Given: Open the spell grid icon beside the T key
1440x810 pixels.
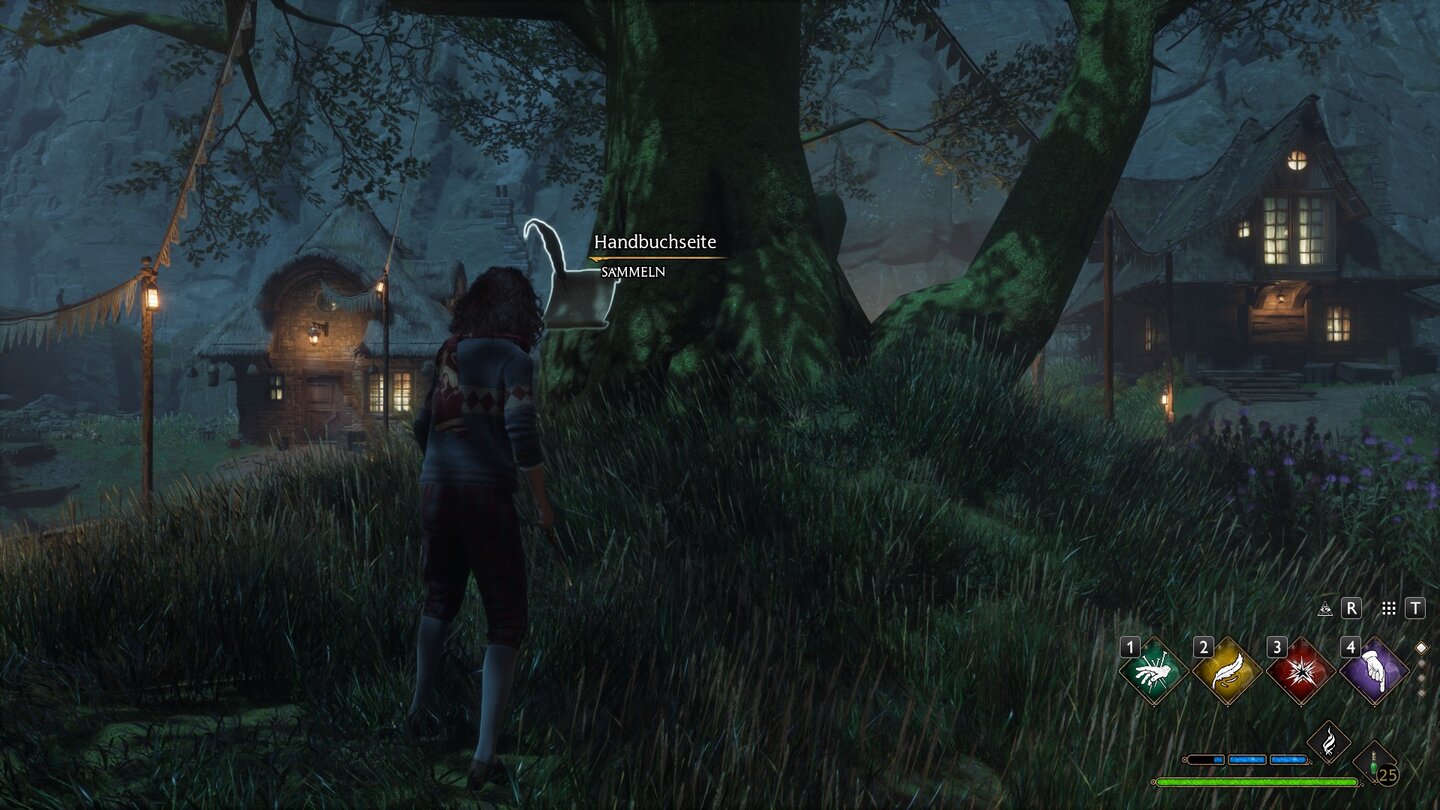Looking at the screenshot, I should [x=1388, y=606].
